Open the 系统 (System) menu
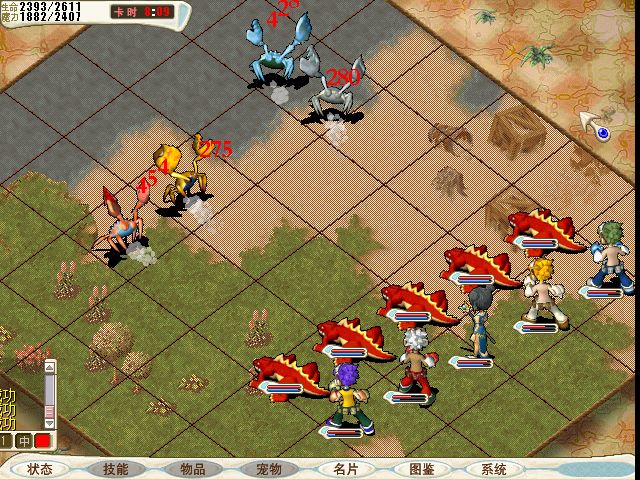This screenshot has height=480, width=640. point(493,469)
